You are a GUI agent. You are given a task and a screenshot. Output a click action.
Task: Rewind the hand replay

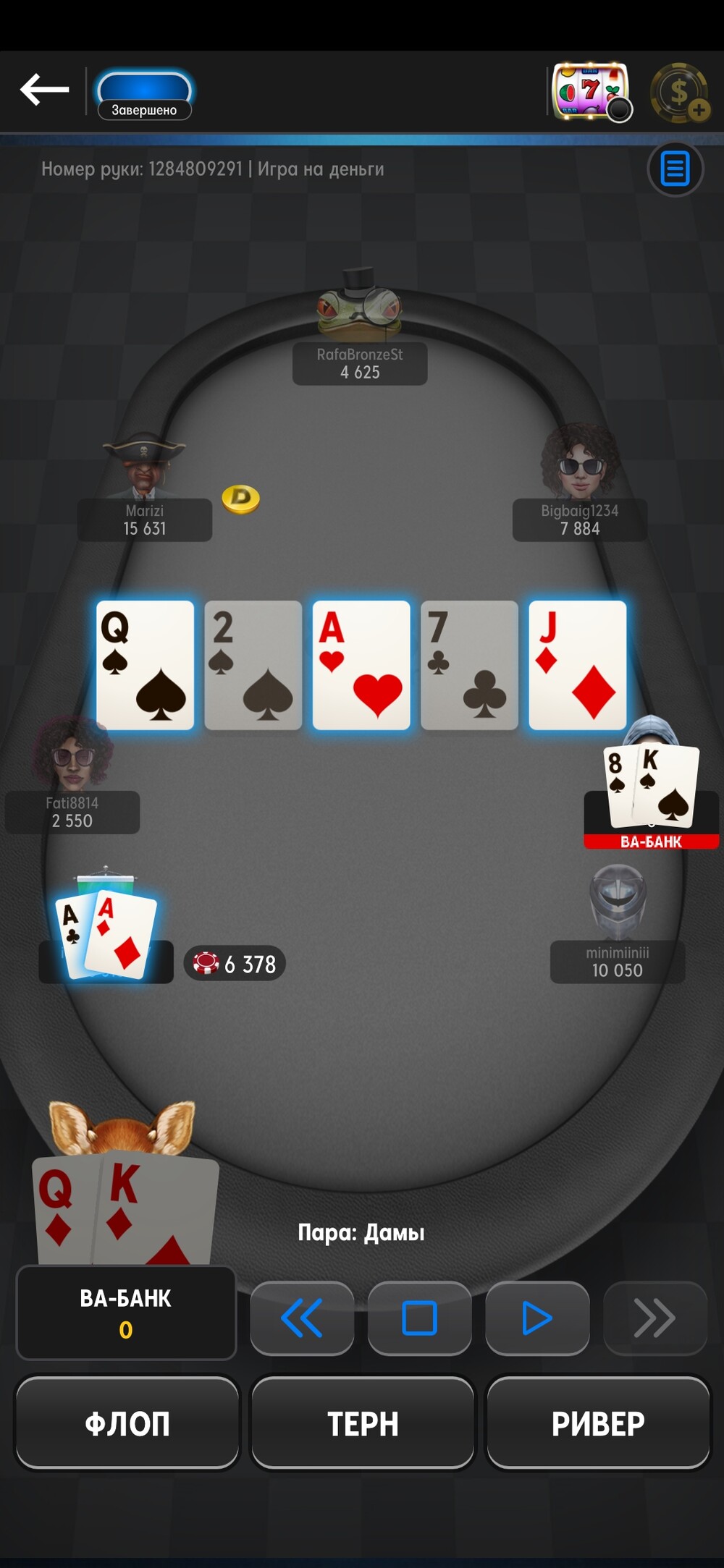coord(302,1318)
